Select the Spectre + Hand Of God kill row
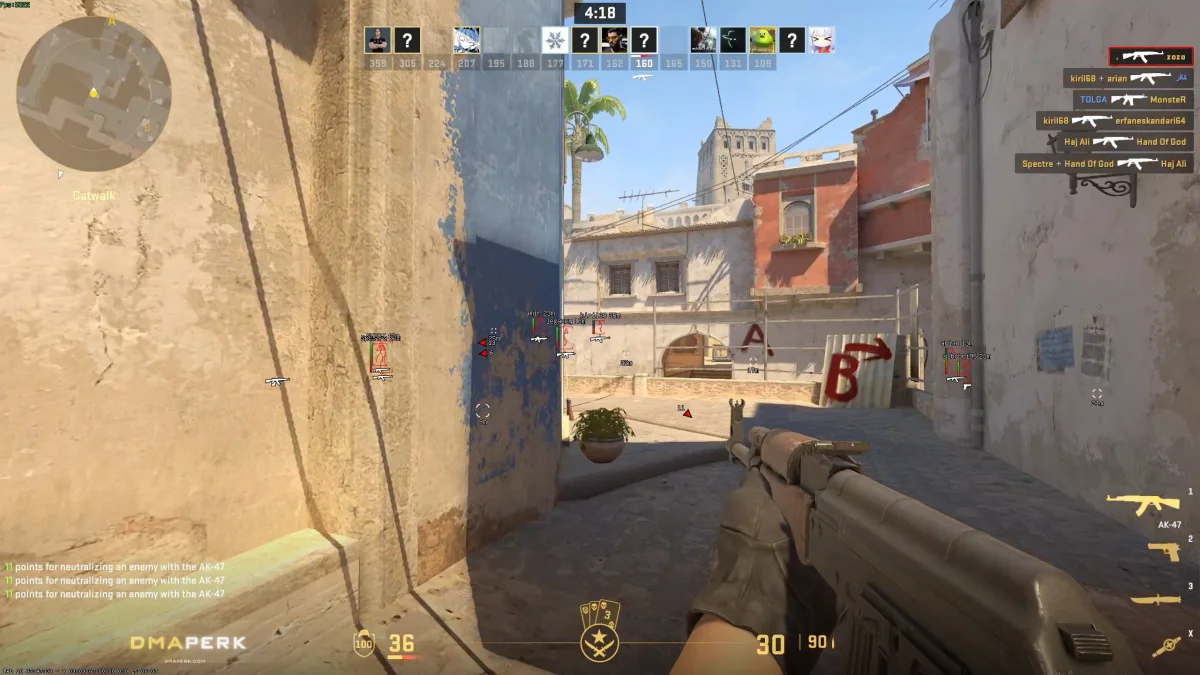 (1104, 163)
